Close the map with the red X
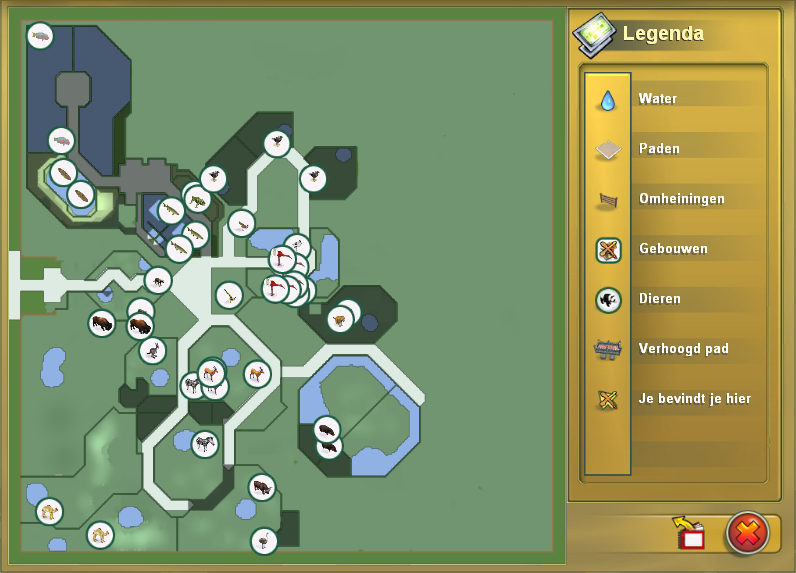796x573 pixels. (747, 533)
